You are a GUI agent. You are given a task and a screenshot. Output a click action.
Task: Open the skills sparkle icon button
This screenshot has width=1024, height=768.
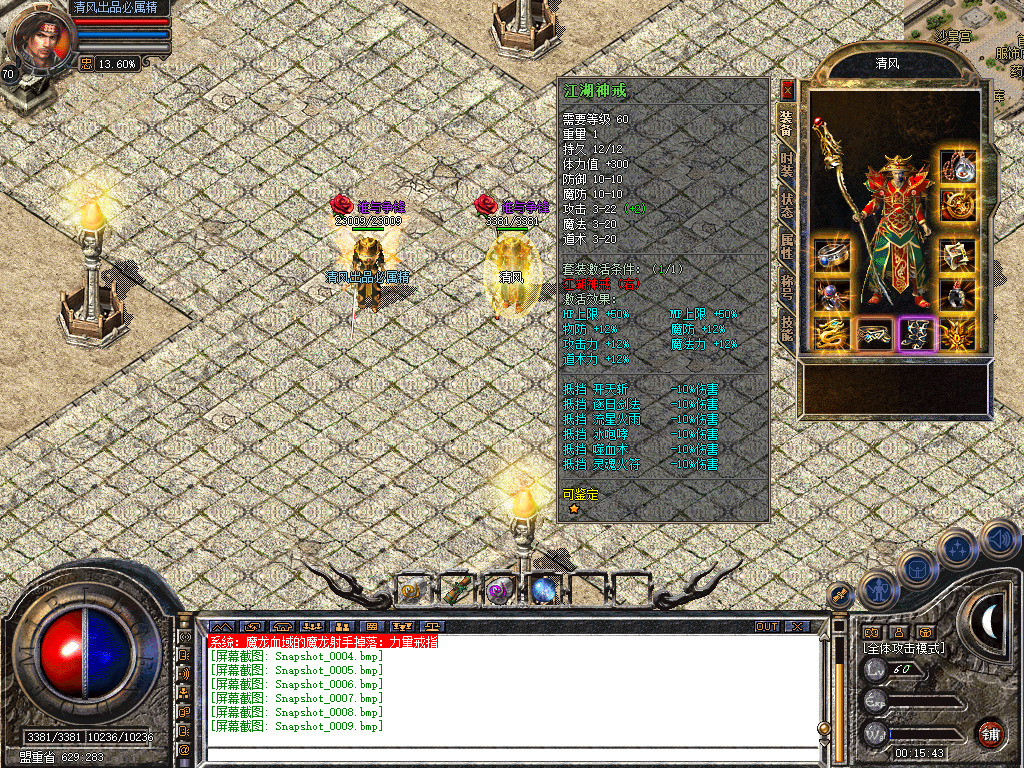click(x=956, y=549)
